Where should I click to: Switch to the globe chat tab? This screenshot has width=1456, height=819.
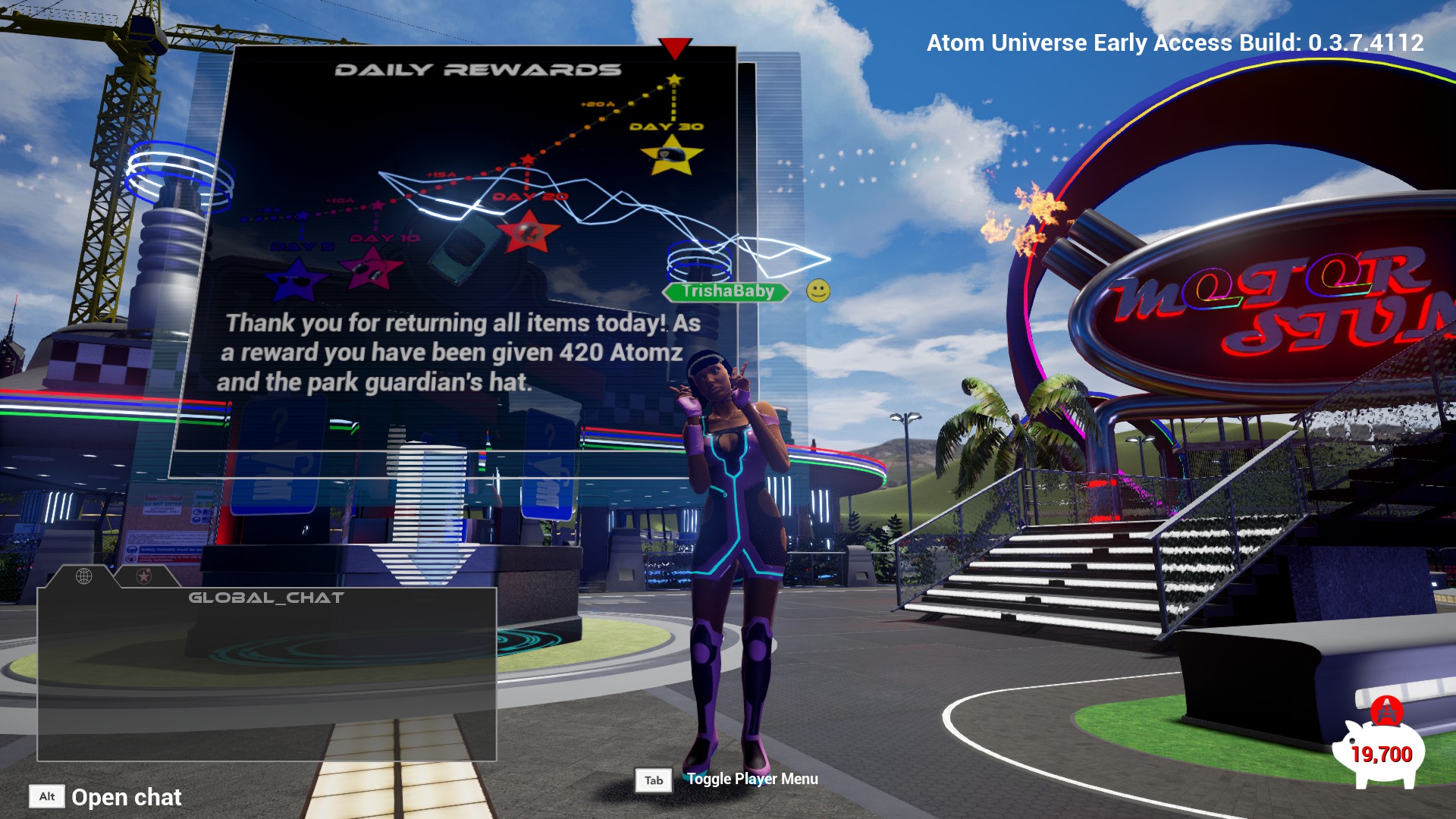tap(84, 576)
